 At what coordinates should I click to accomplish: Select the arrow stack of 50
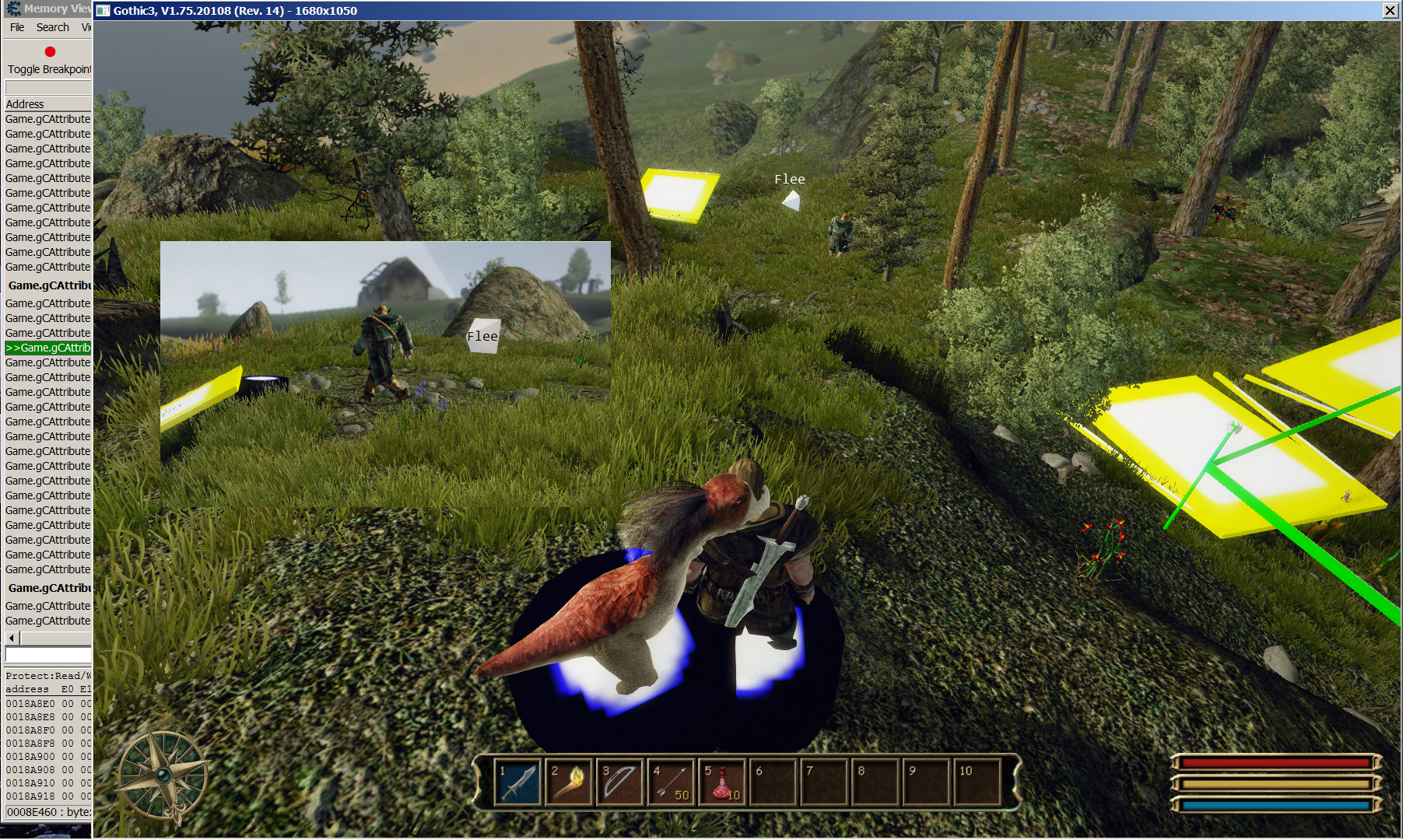coord(672,782)
